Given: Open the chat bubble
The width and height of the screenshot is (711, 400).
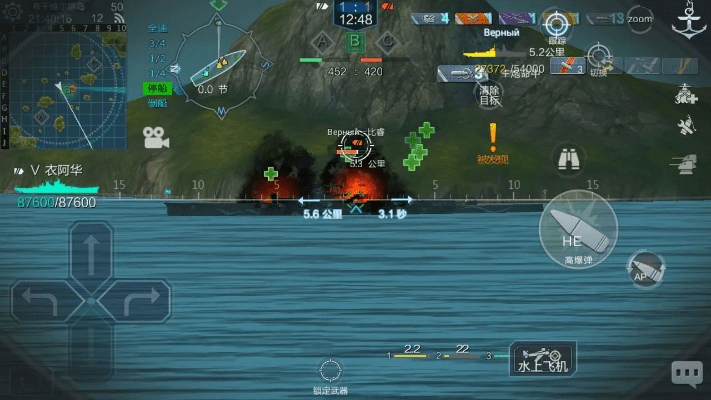Looking at the screenshot, I should pos(686,373).
